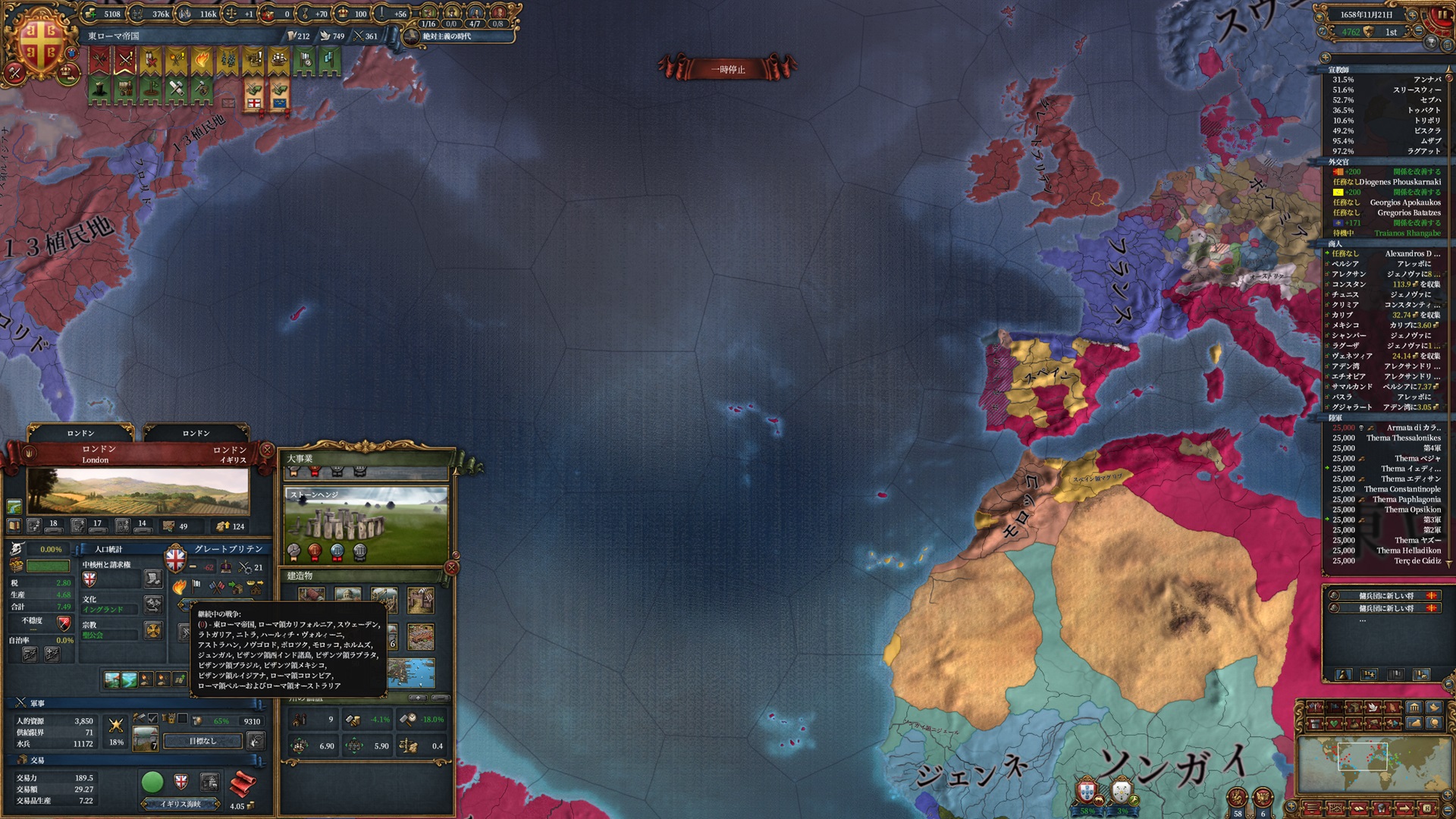
Task: Toggle the checked box next to the army maintenance rake
Action: [x=152, y=719]
